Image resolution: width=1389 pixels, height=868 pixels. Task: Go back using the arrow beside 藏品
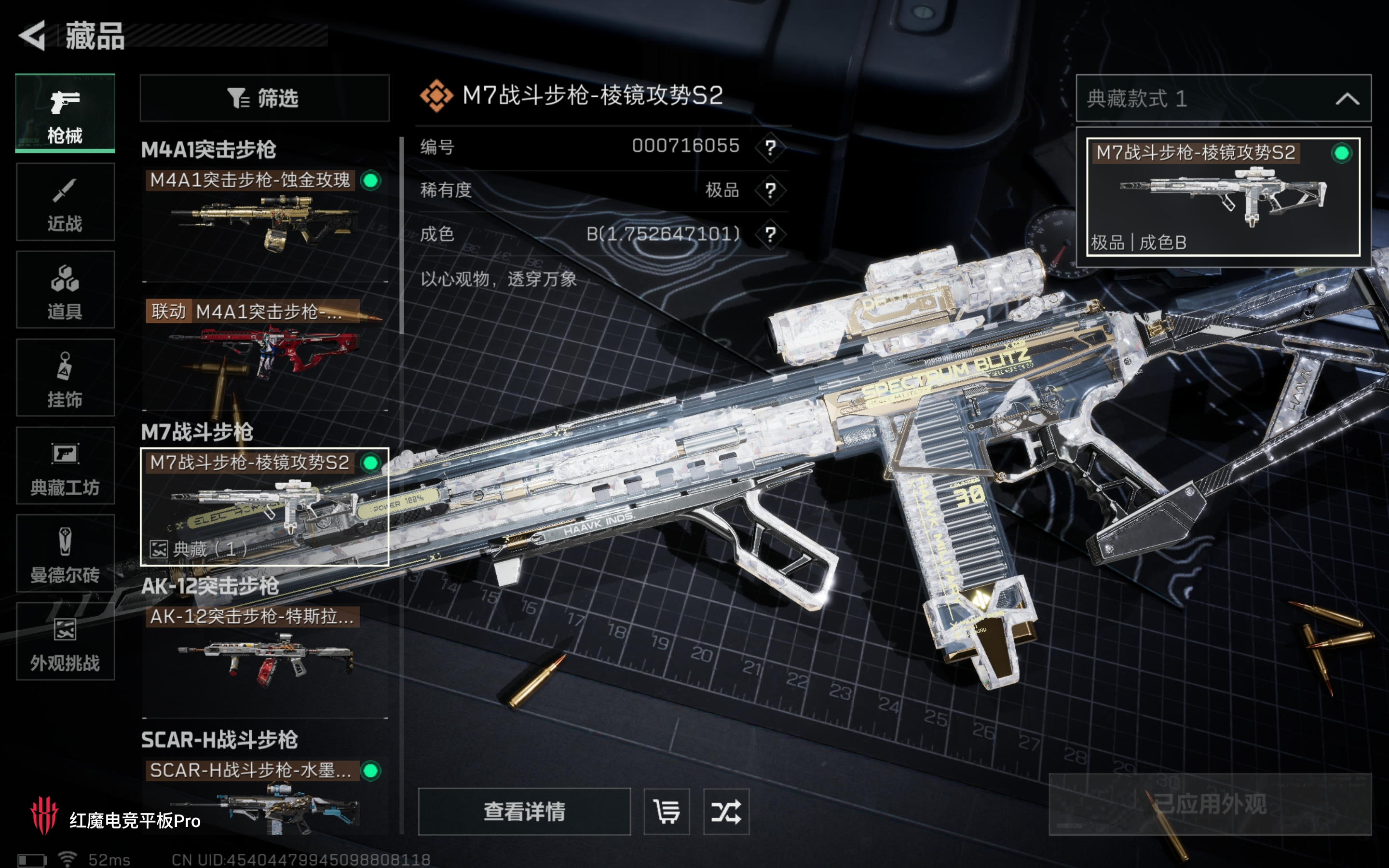coord(33,36)
